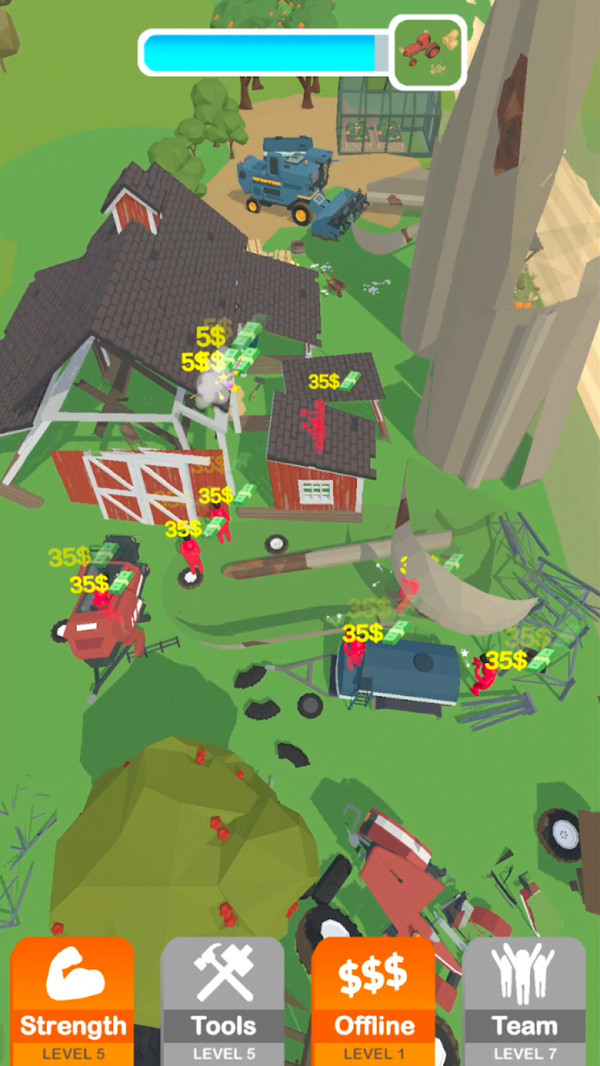The image size is (600, 1066).
Task: Upgrade the Tools level 5 button
Action: 223,1000
